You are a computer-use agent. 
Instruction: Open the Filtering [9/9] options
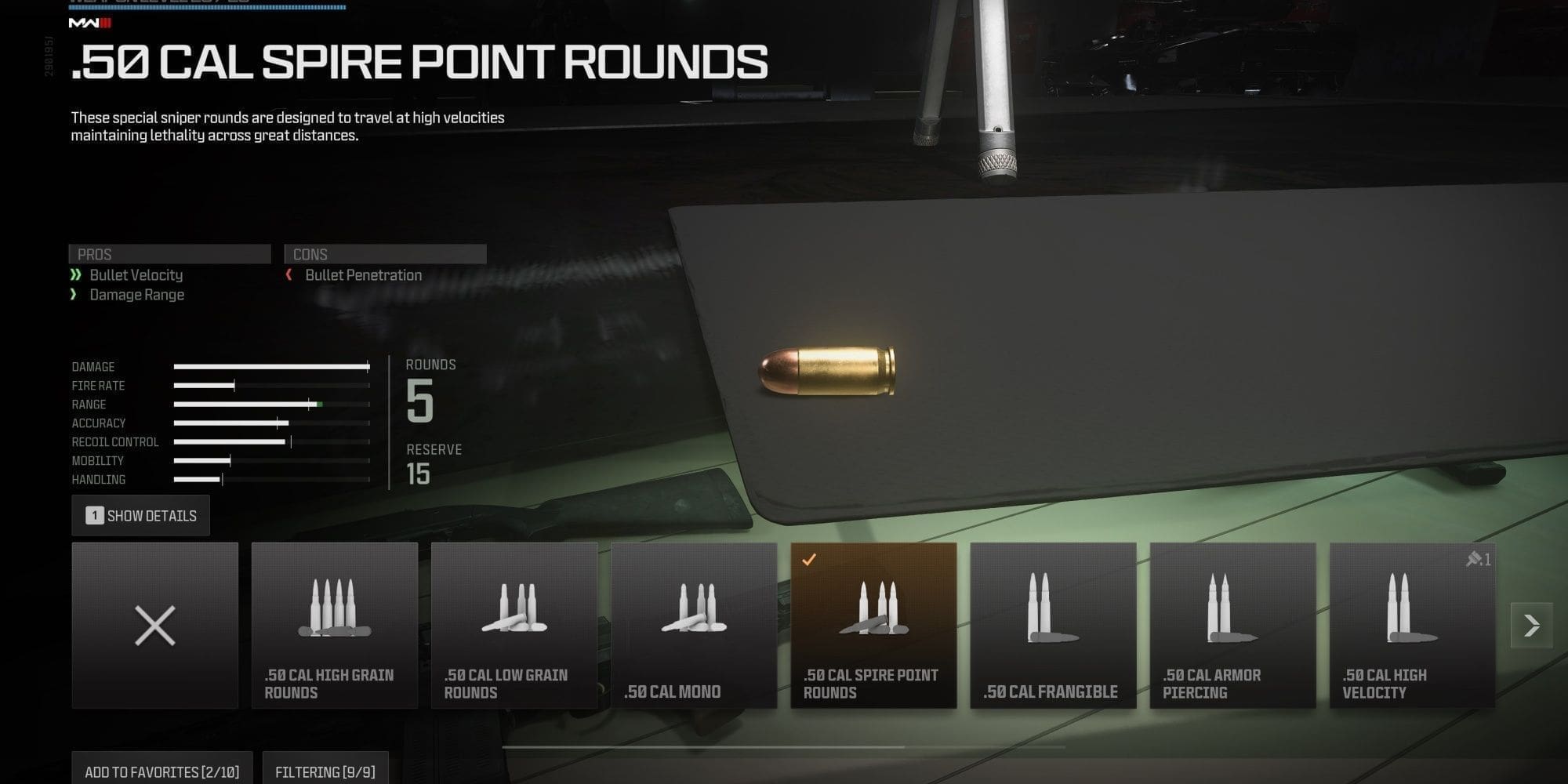[x=325, y=771]
